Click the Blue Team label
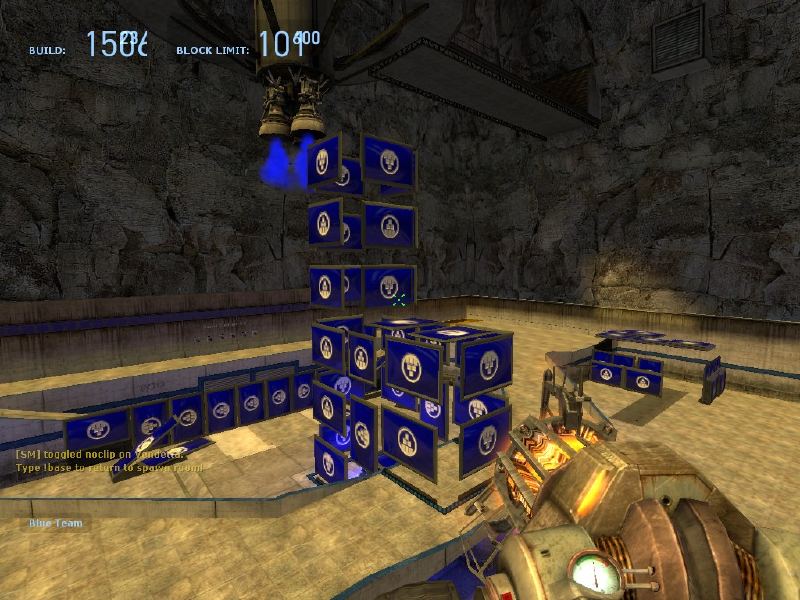Screen dimensions: 800x600 tap(55, 522)
